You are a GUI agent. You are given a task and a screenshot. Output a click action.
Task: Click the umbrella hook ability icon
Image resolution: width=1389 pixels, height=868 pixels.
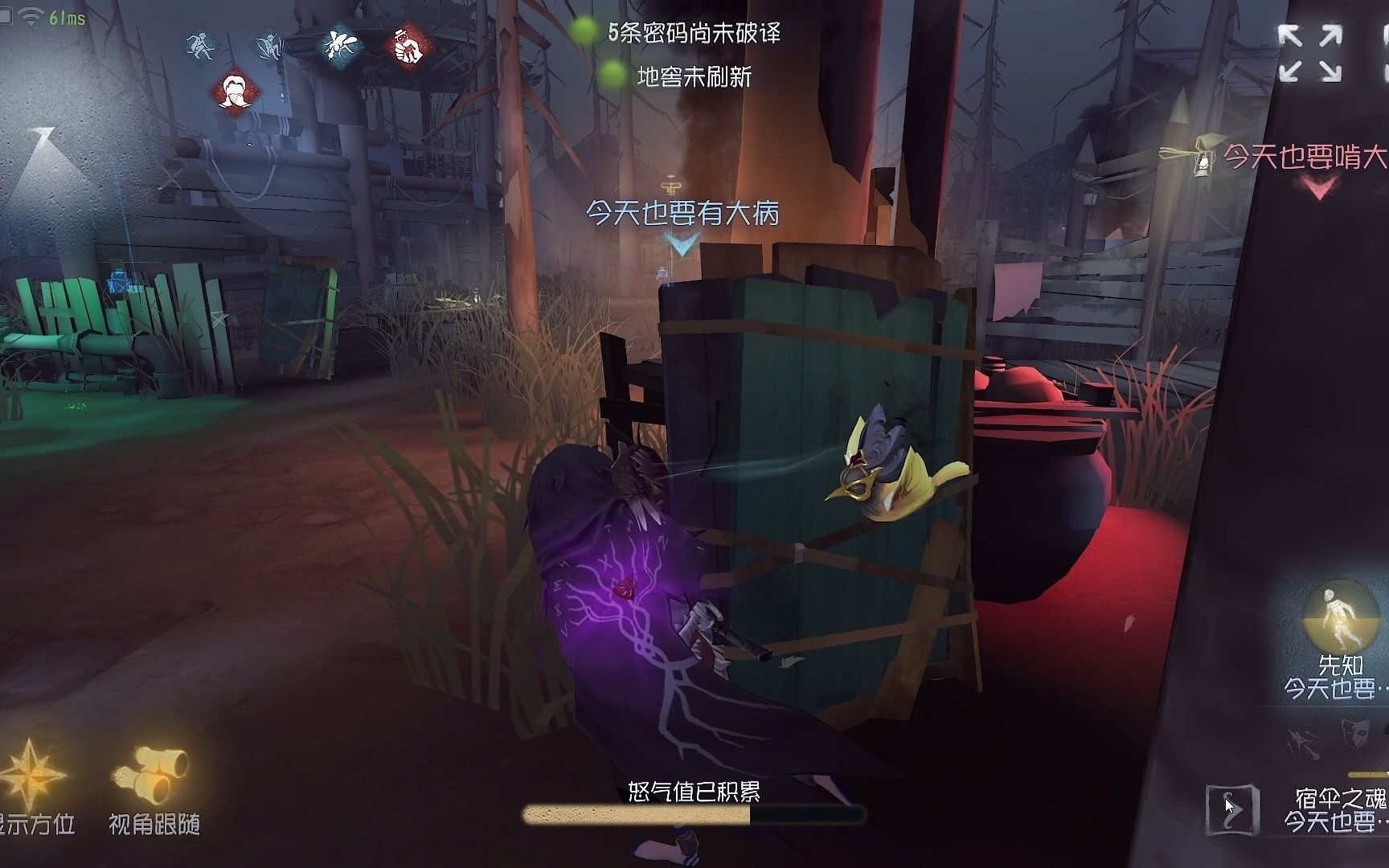[1301, 744]
